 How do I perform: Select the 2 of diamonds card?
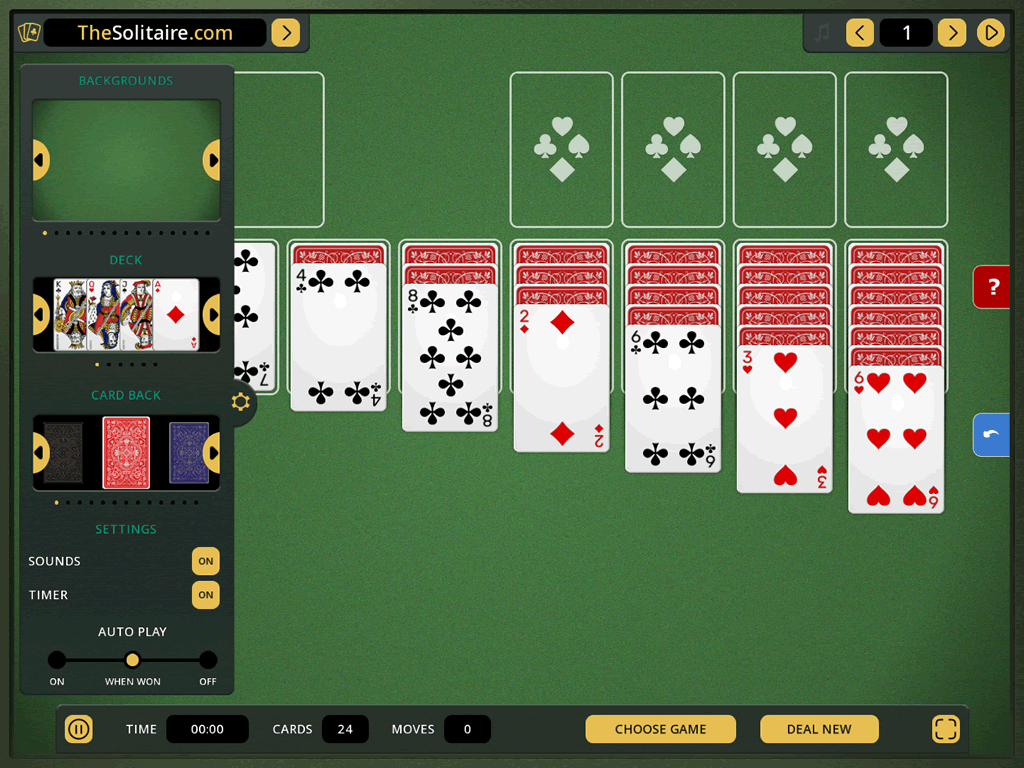tap(561, 378)
